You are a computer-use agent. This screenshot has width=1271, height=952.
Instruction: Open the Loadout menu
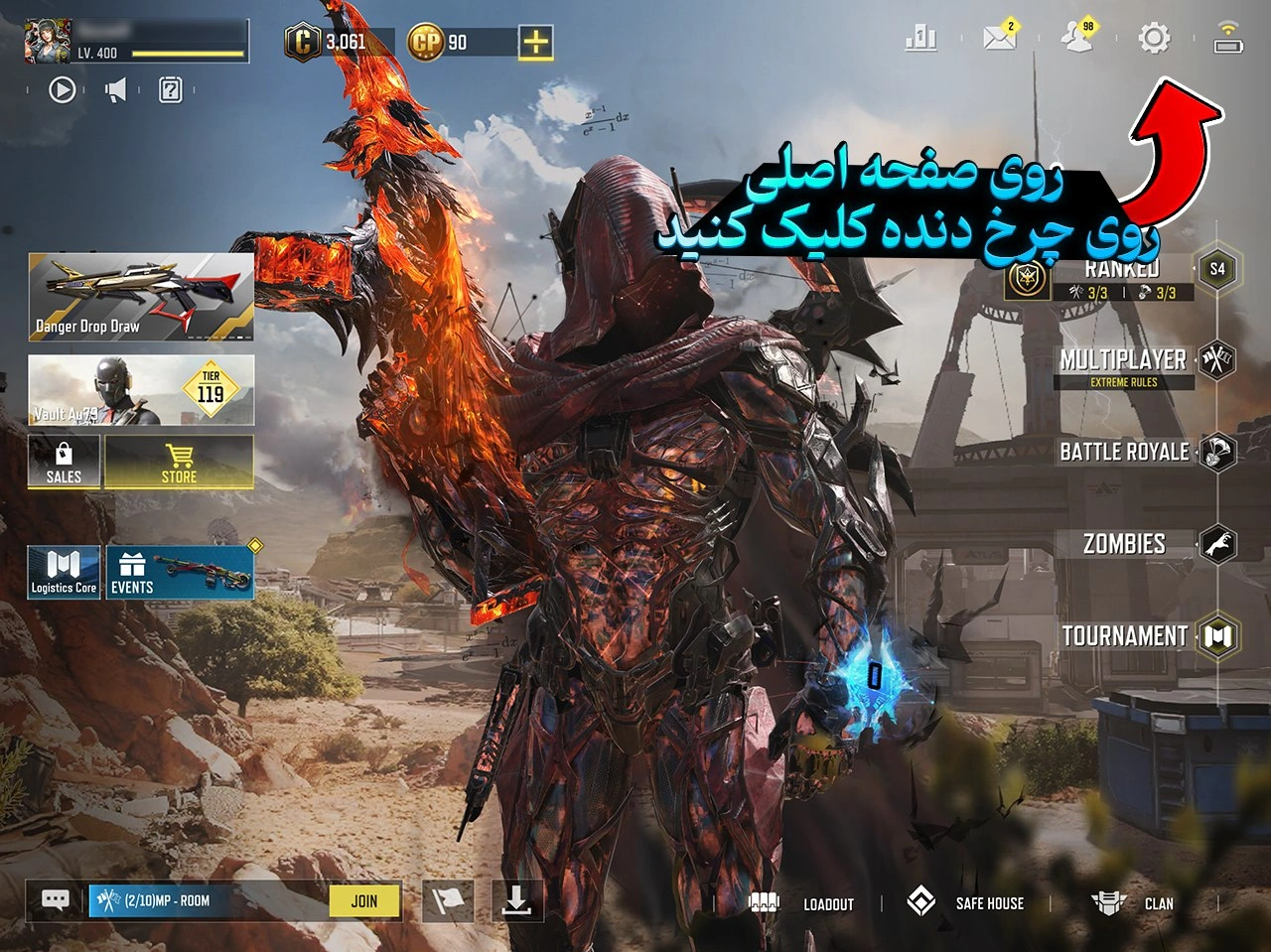click(829, 902)
